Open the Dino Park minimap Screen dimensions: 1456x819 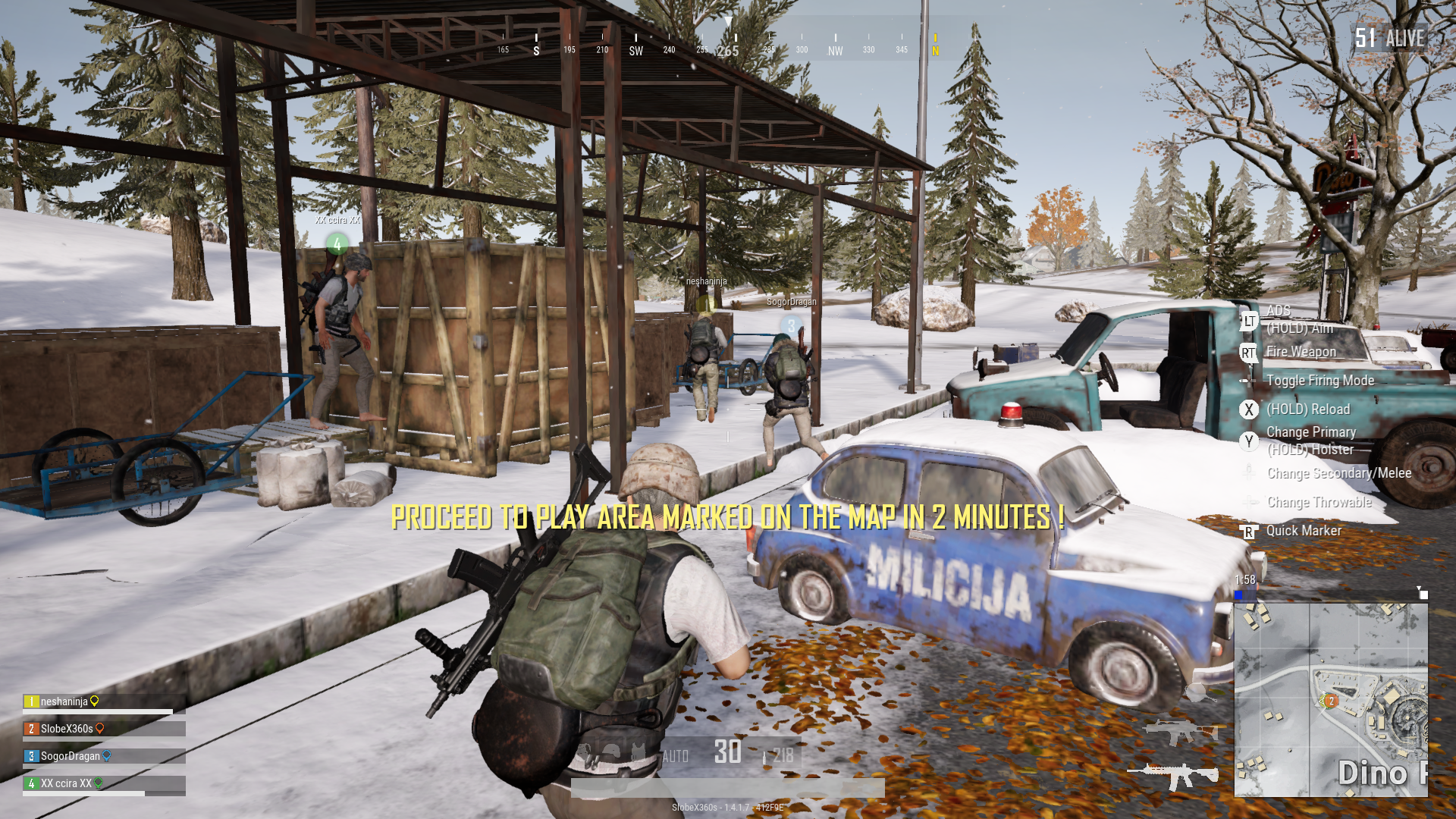[x=1331, y=699]
